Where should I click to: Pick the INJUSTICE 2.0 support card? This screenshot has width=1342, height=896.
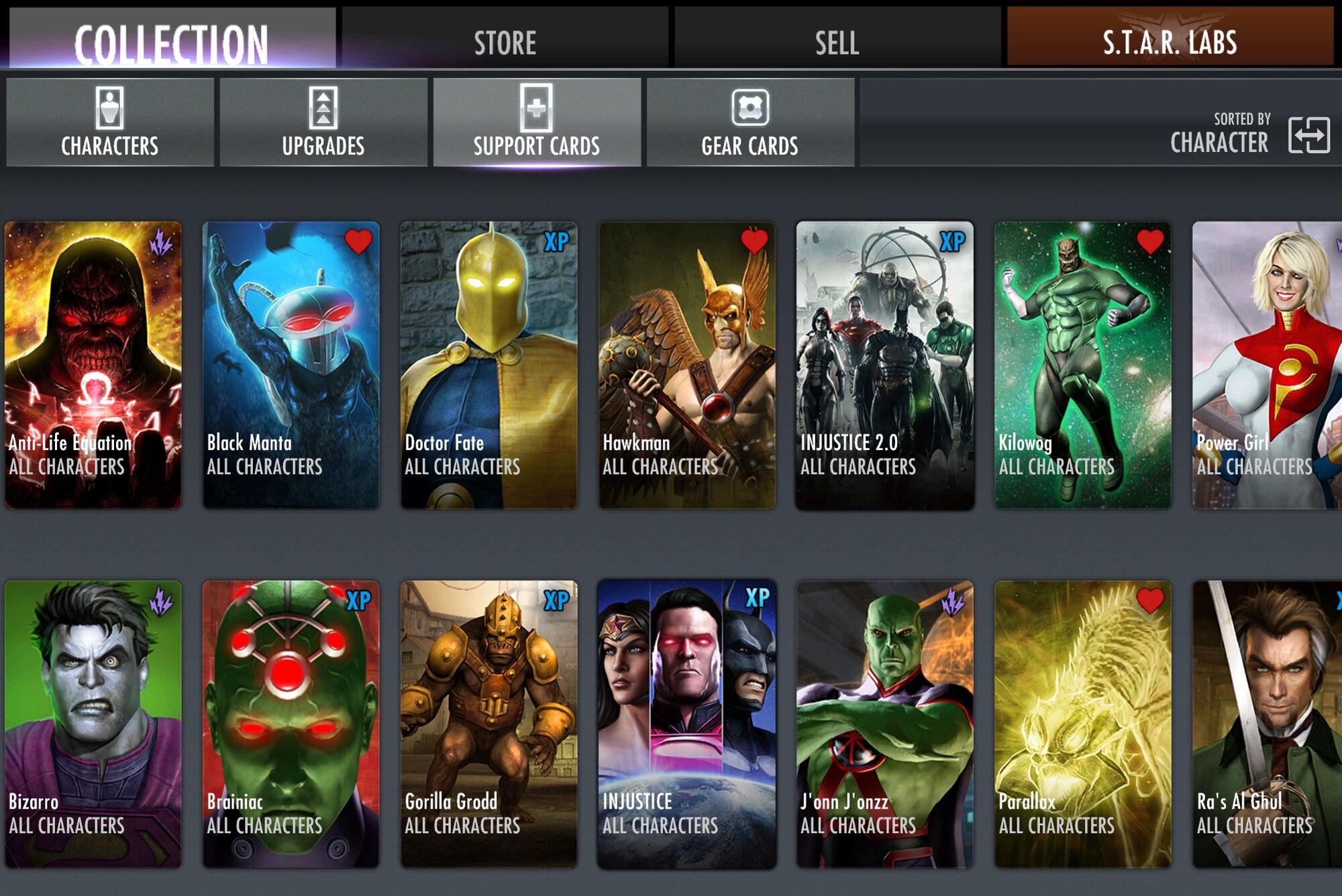[x=885, y=366]
